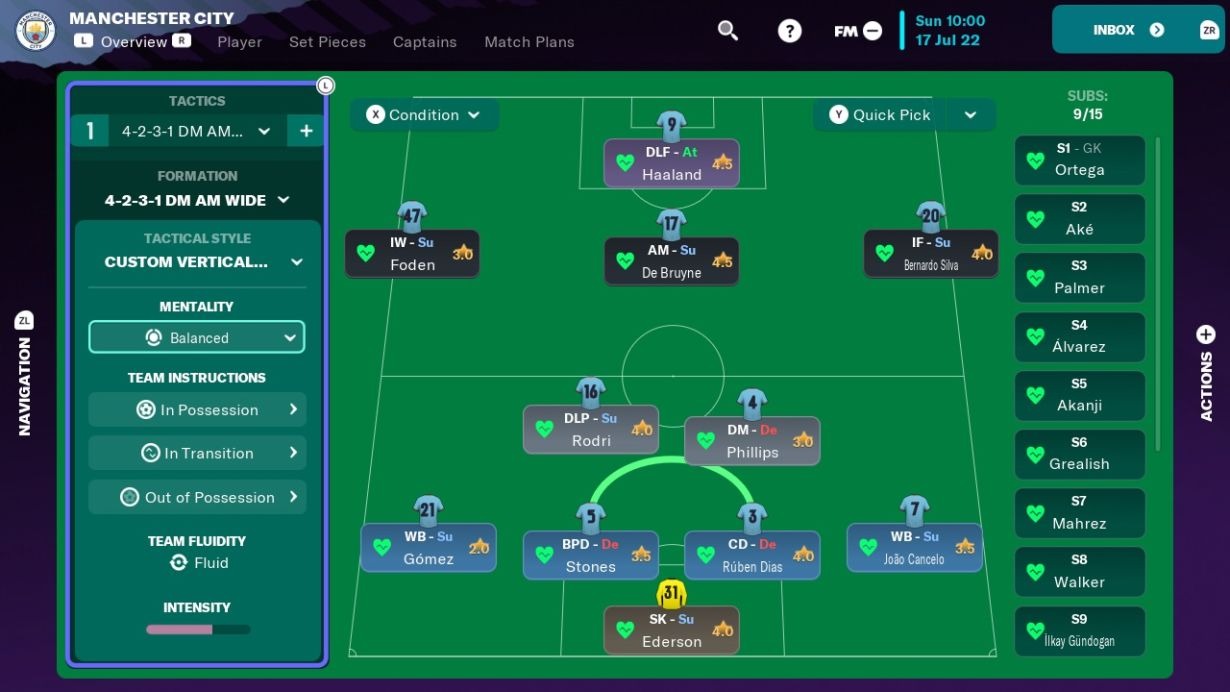
Task: Choose De Bruyne's attacking midfielder card
Action: 671,261
